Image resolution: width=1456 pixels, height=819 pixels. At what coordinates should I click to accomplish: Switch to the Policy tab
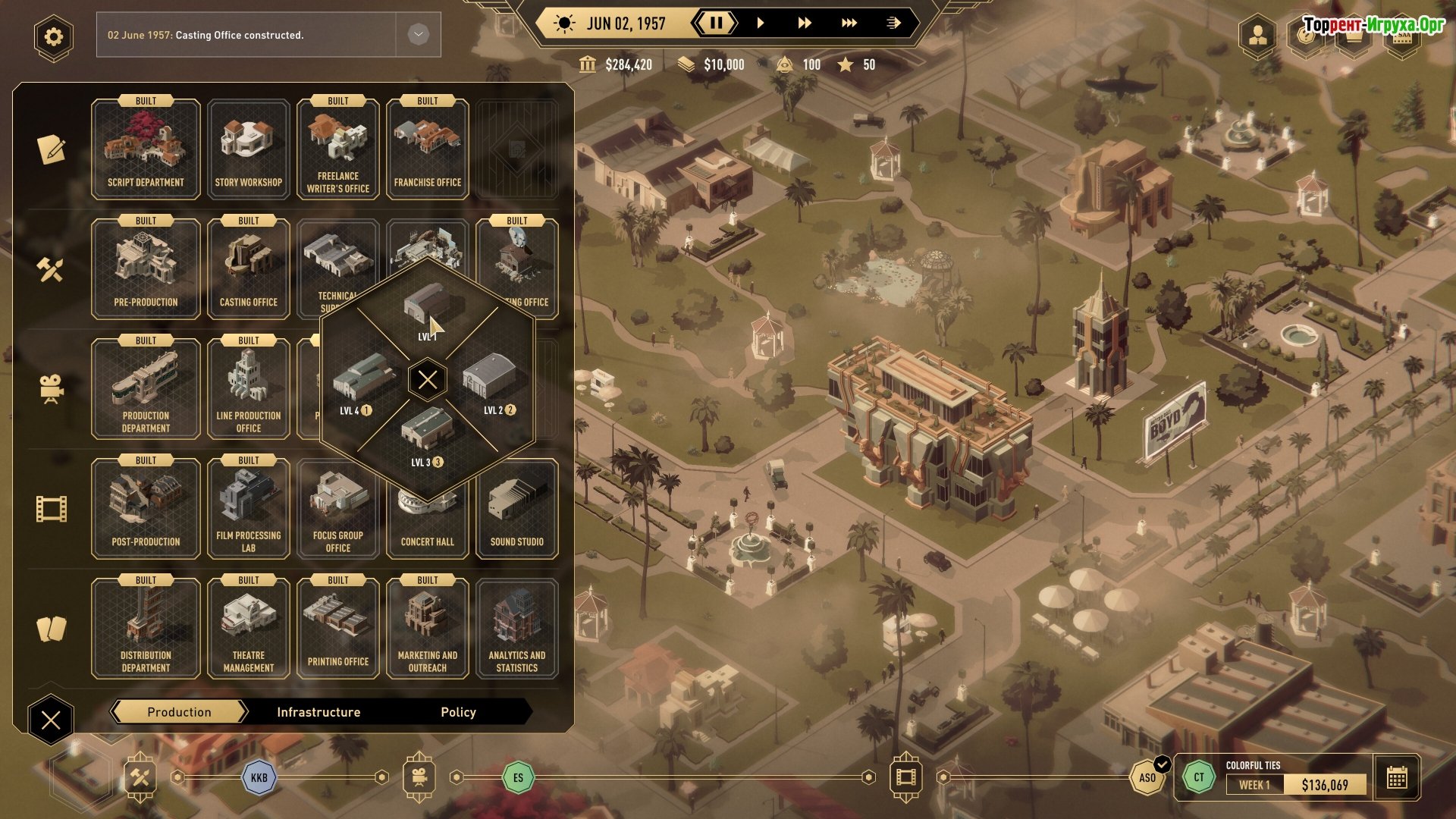pos(458,712)
